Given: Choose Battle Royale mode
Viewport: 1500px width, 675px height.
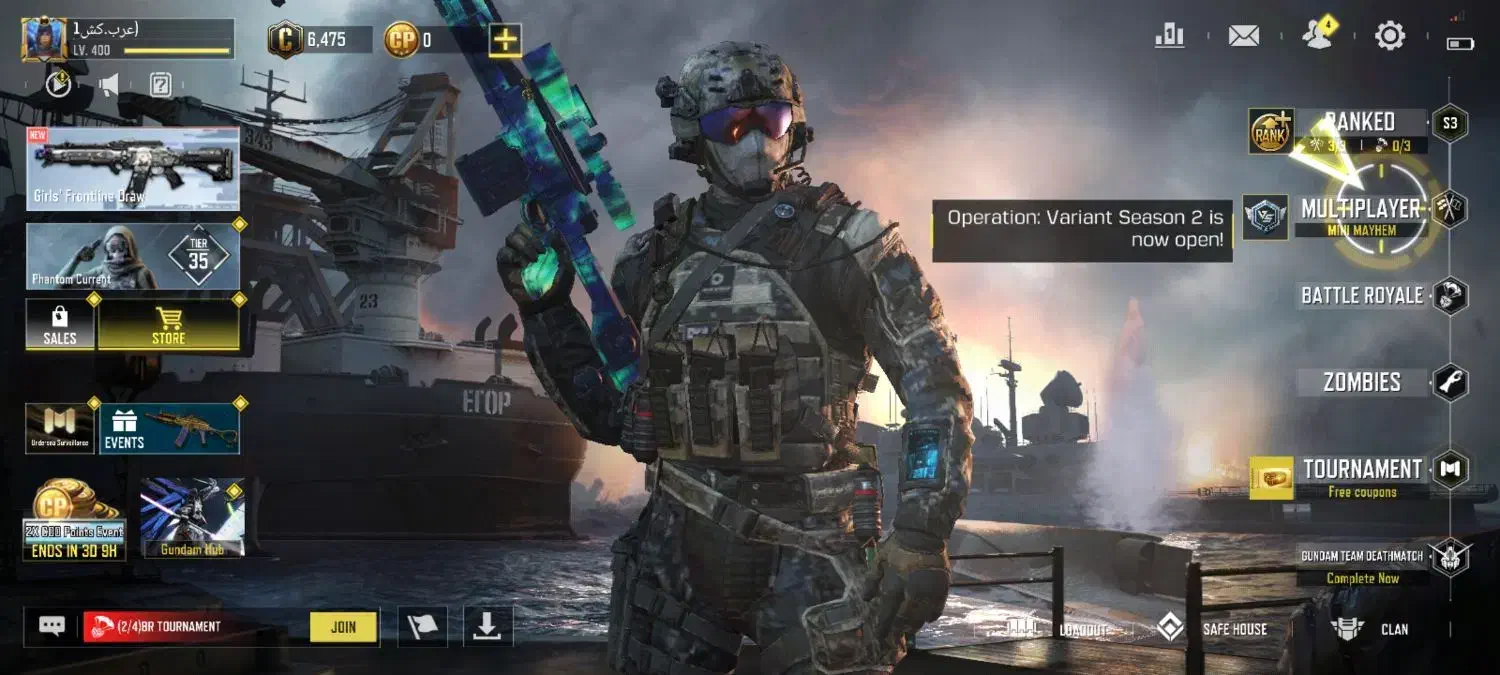Looking at the screenshot, I should pos(1362,295).
